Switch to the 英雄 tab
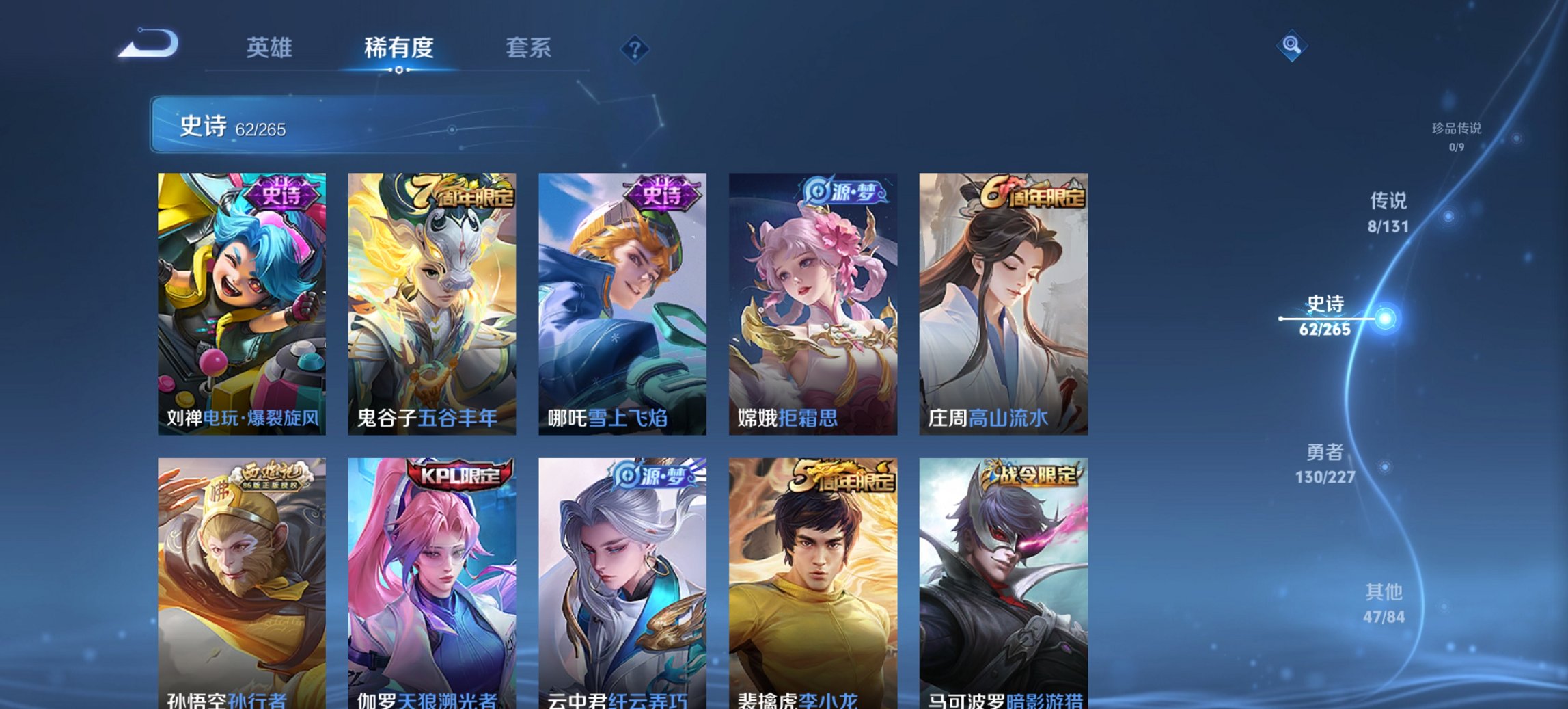Viewport: 1568px width, 709px height. 271,48
